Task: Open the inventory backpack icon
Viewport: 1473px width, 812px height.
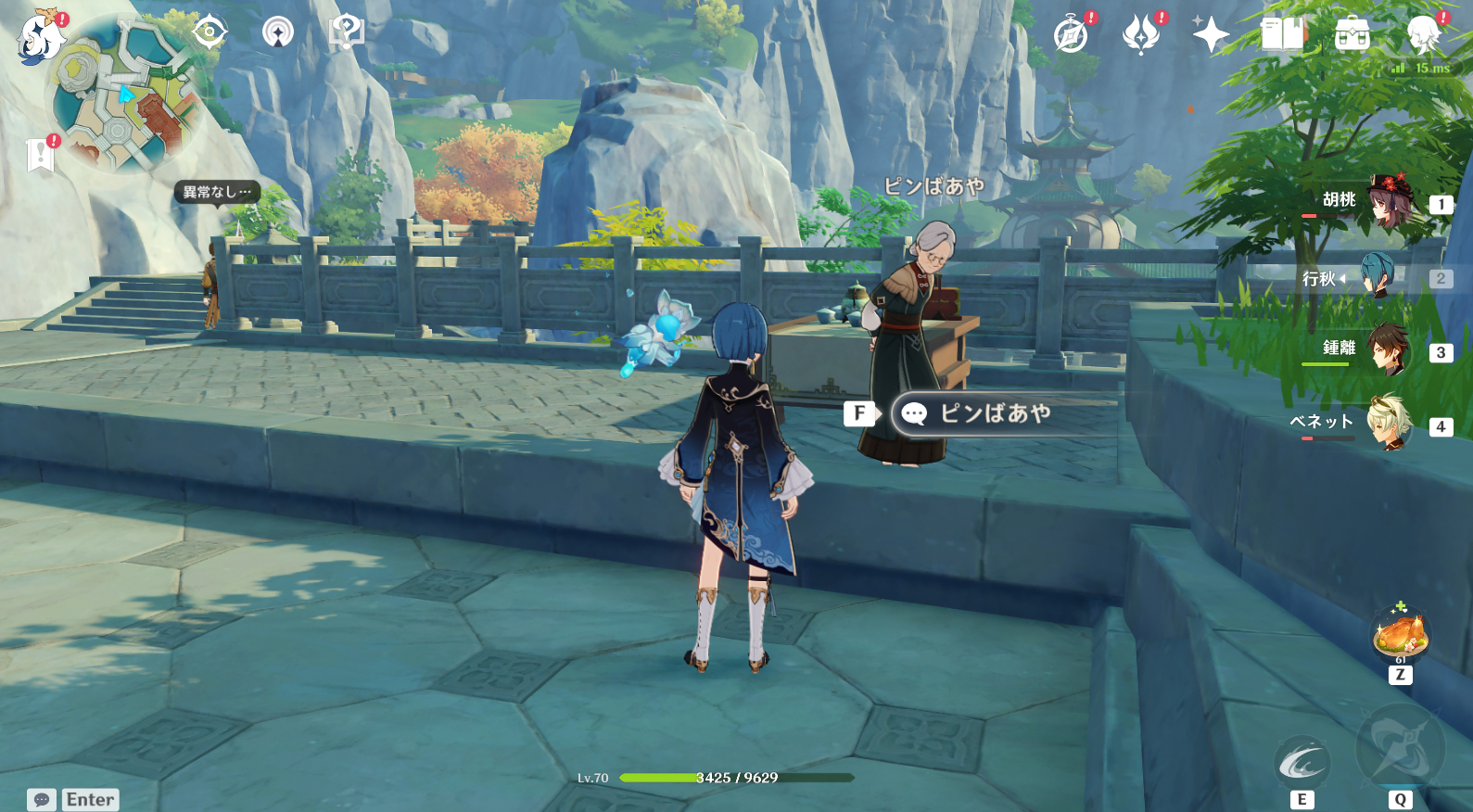Action: point(1352,33)
